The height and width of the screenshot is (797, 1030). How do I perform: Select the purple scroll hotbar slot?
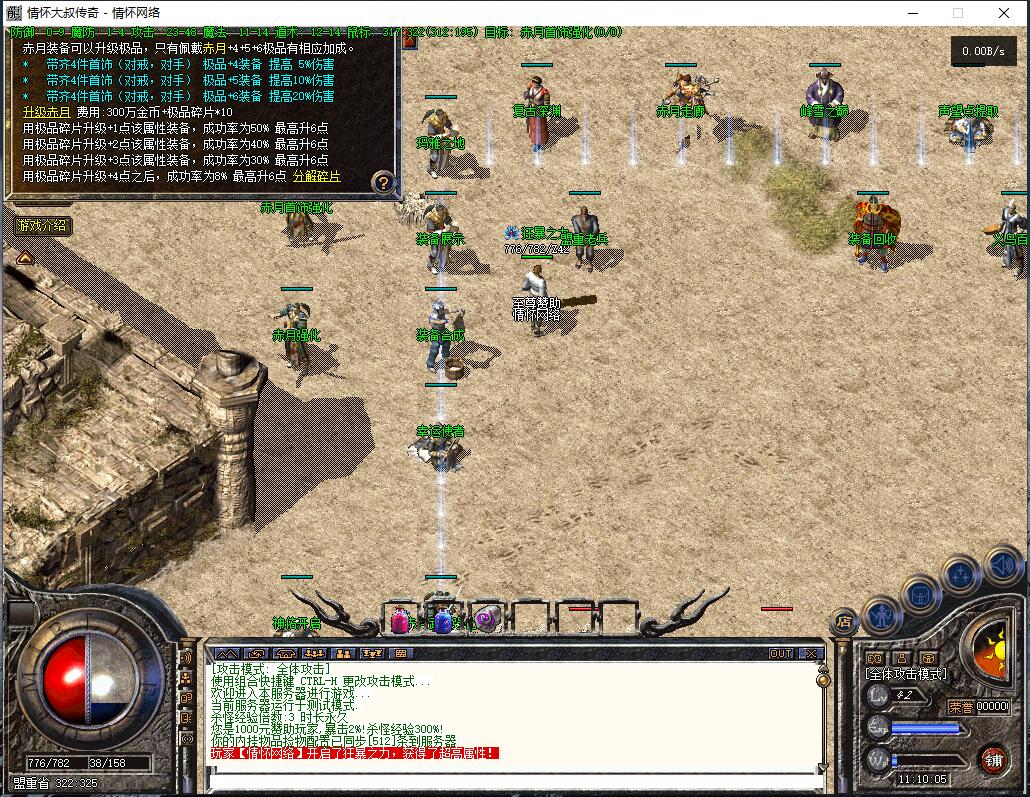pos(487,620)
